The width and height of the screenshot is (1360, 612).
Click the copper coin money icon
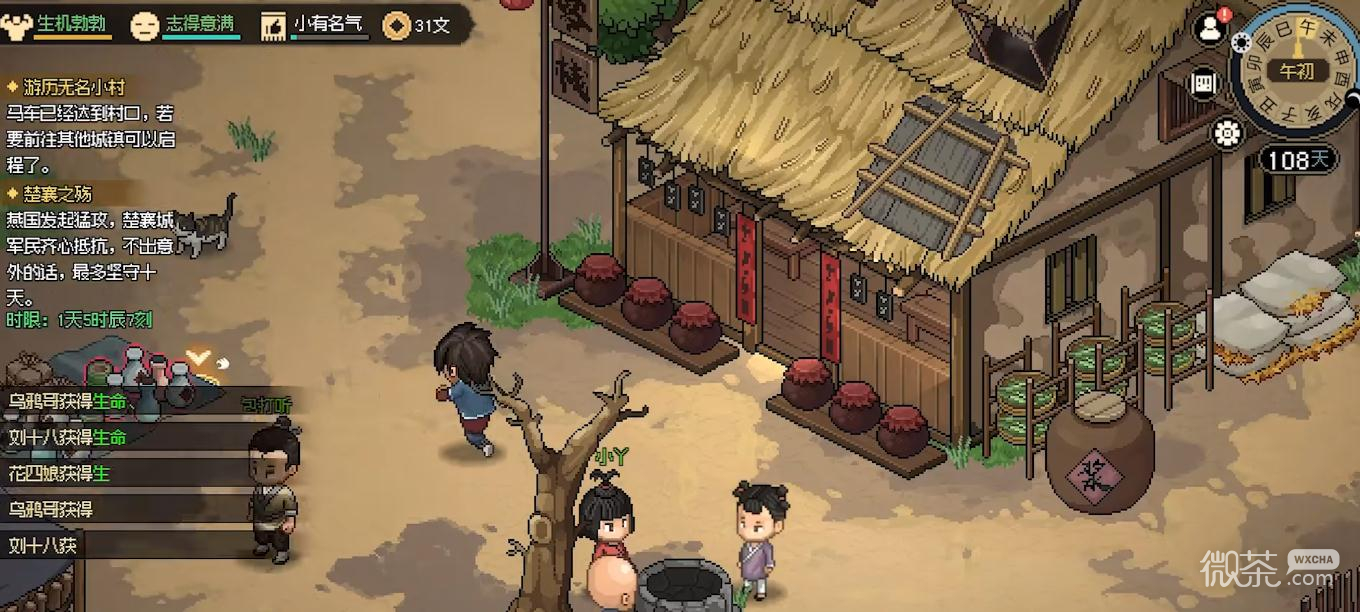(397, 26)
